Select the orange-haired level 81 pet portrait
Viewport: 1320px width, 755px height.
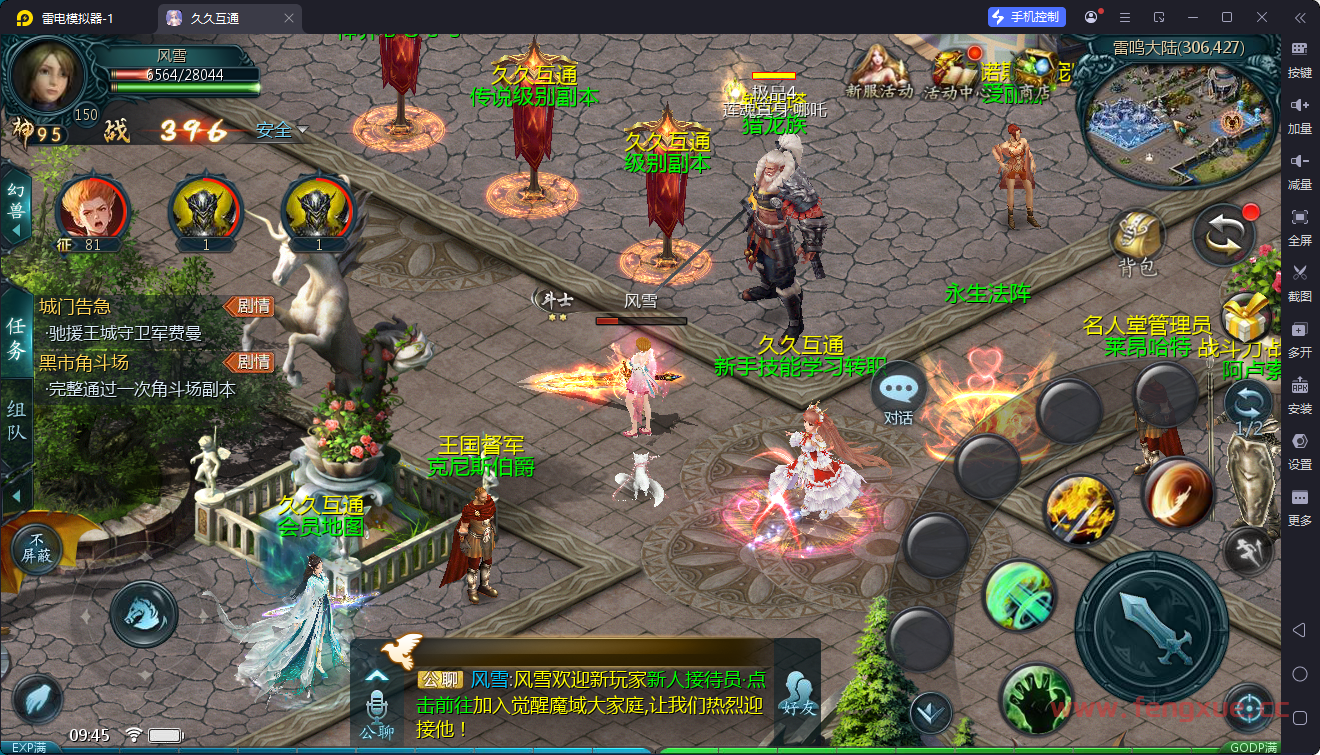click(92, 212)
